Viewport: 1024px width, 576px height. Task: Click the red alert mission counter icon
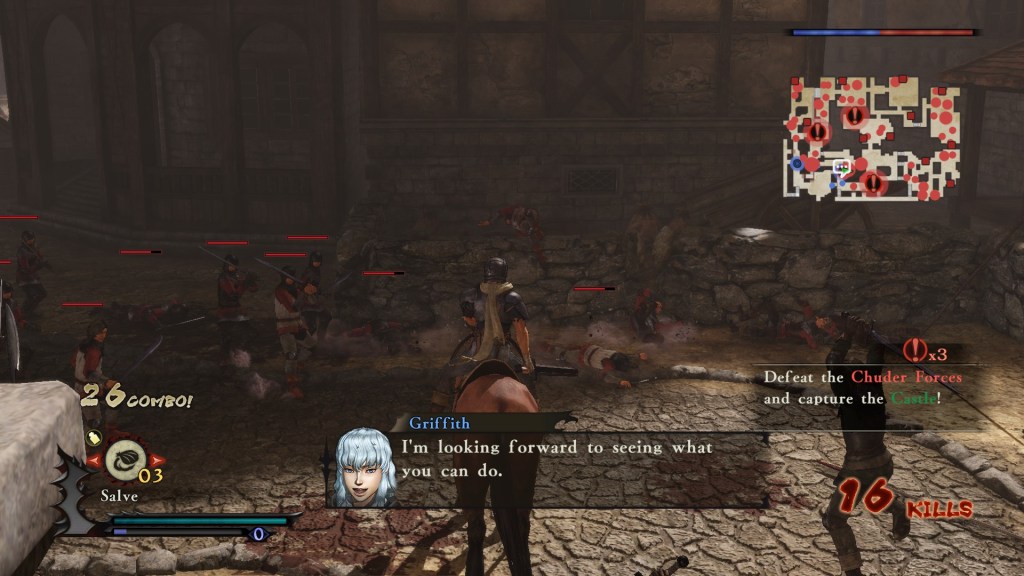pyautogui.click(x=914, y=351)
